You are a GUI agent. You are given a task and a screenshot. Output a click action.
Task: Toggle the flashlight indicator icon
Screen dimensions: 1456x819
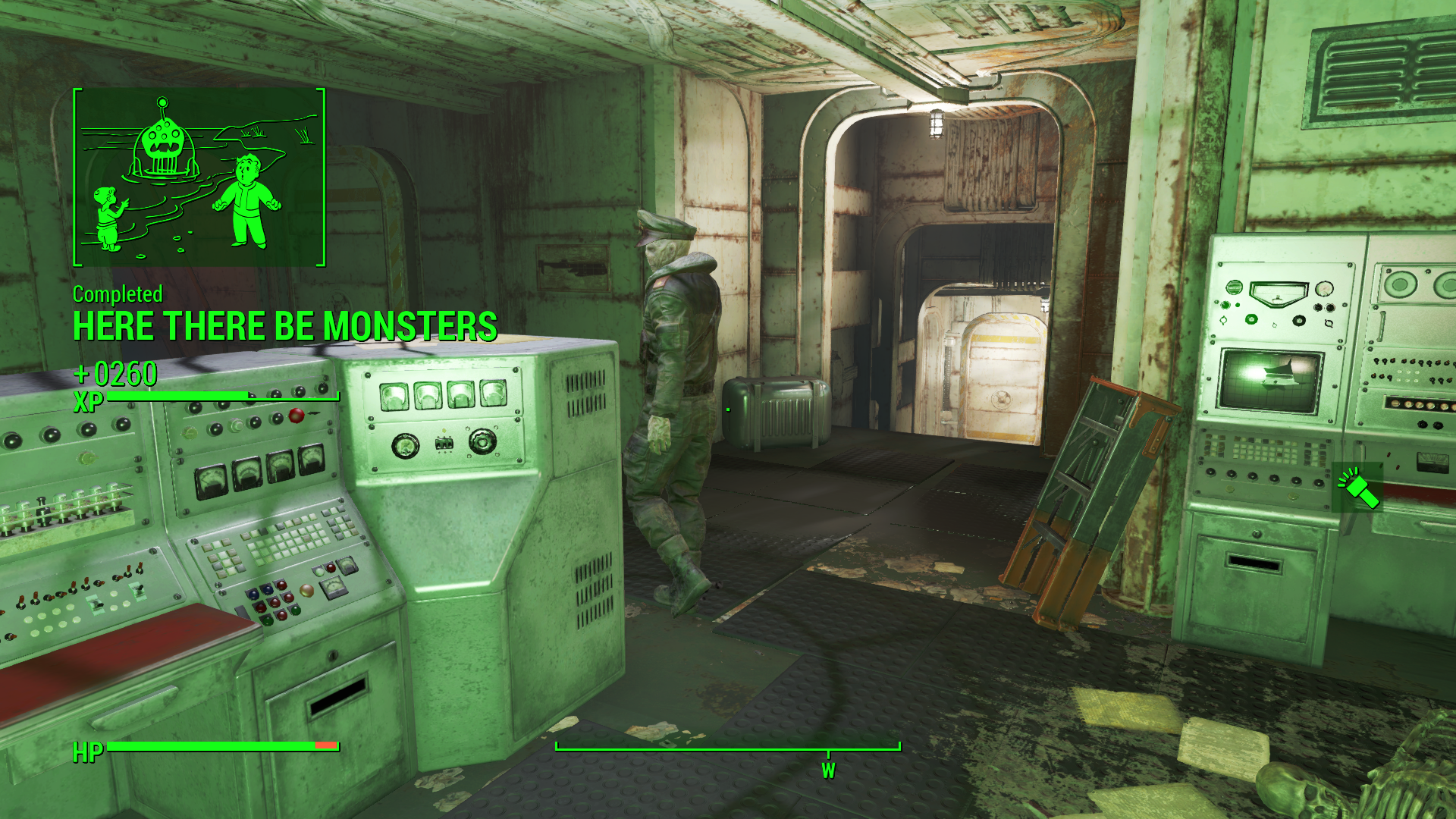click(1357, 488)
